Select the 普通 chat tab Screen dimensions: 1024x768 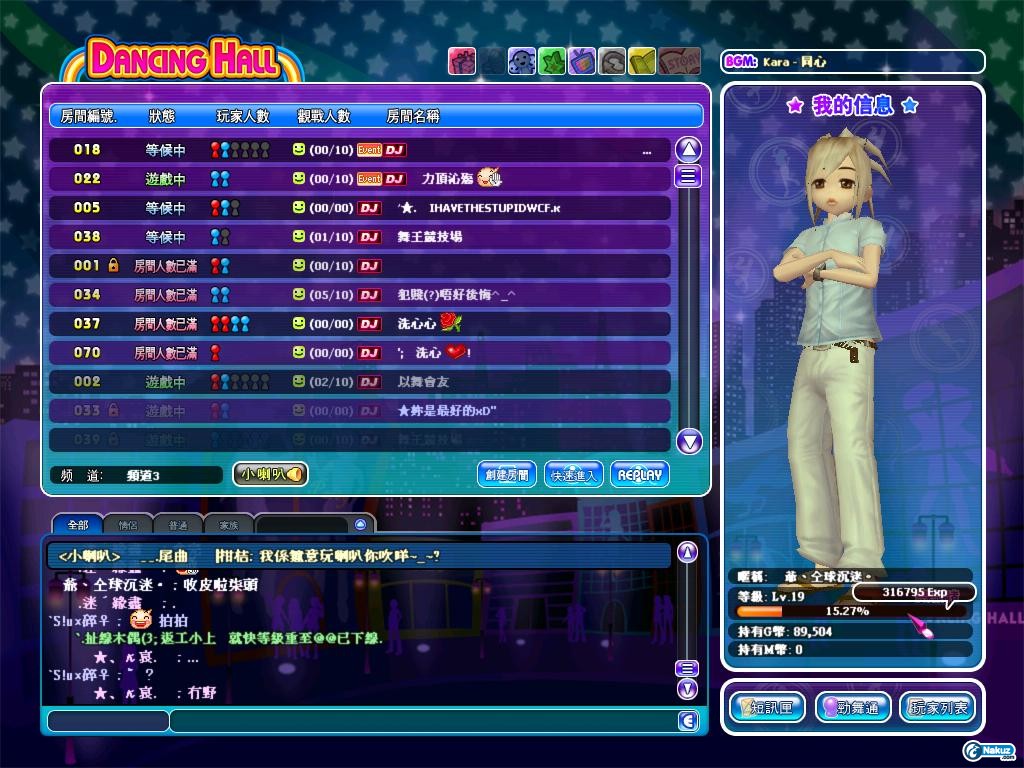178,524
